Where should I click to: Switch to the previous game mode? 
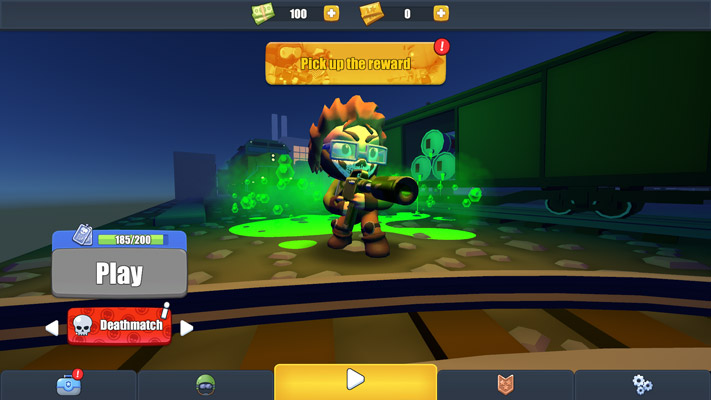[51, 327]
